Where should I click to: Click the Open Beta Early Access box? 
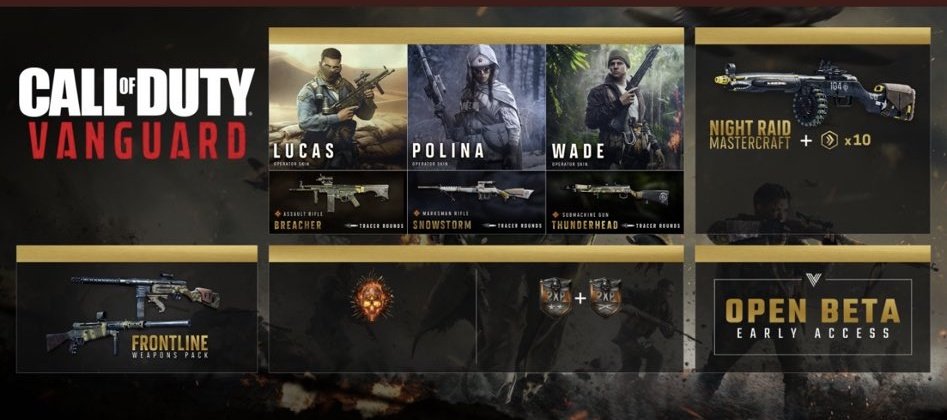tap(812, 316)
